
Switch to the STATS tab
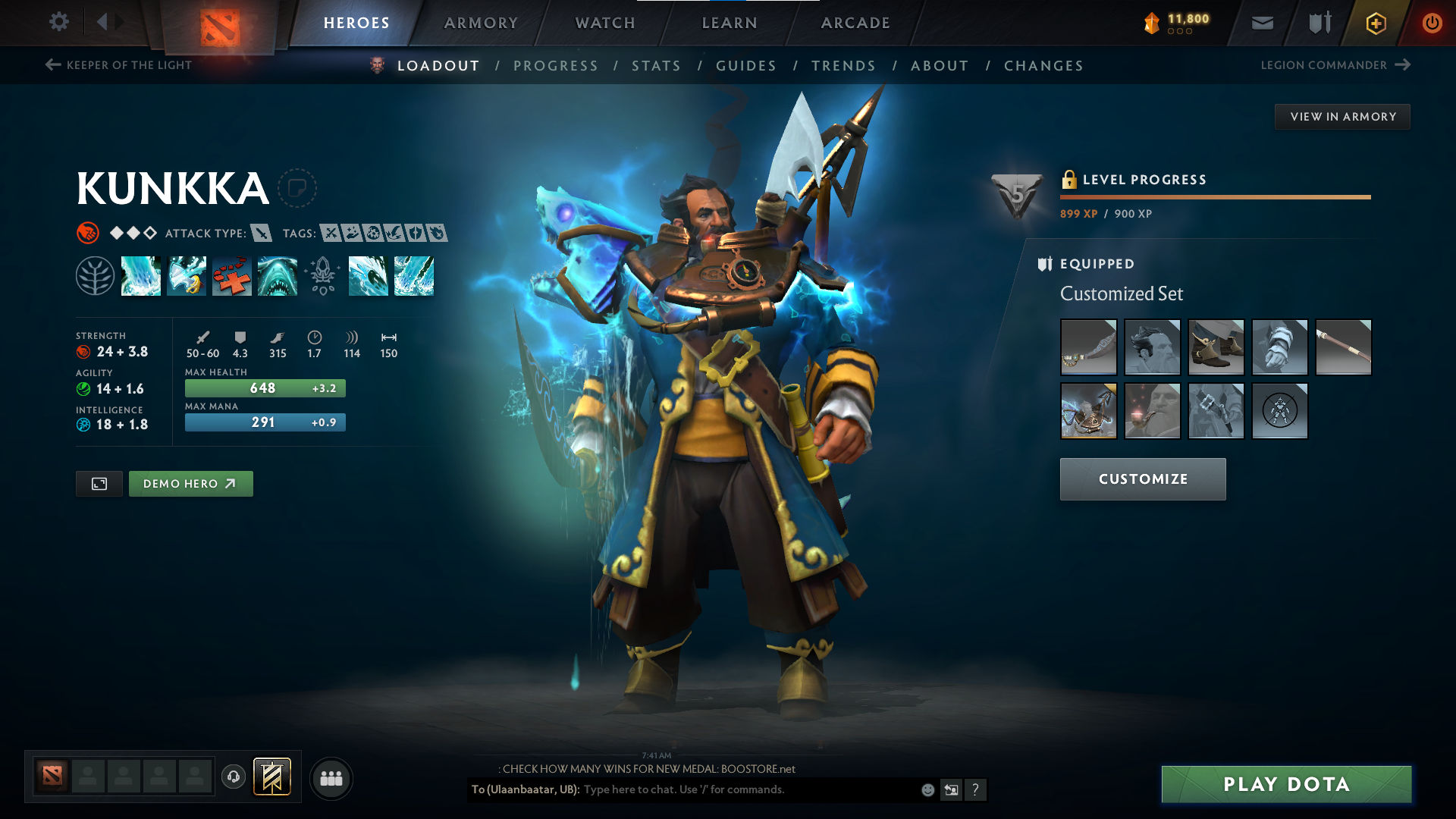click(x=656, y=66)
